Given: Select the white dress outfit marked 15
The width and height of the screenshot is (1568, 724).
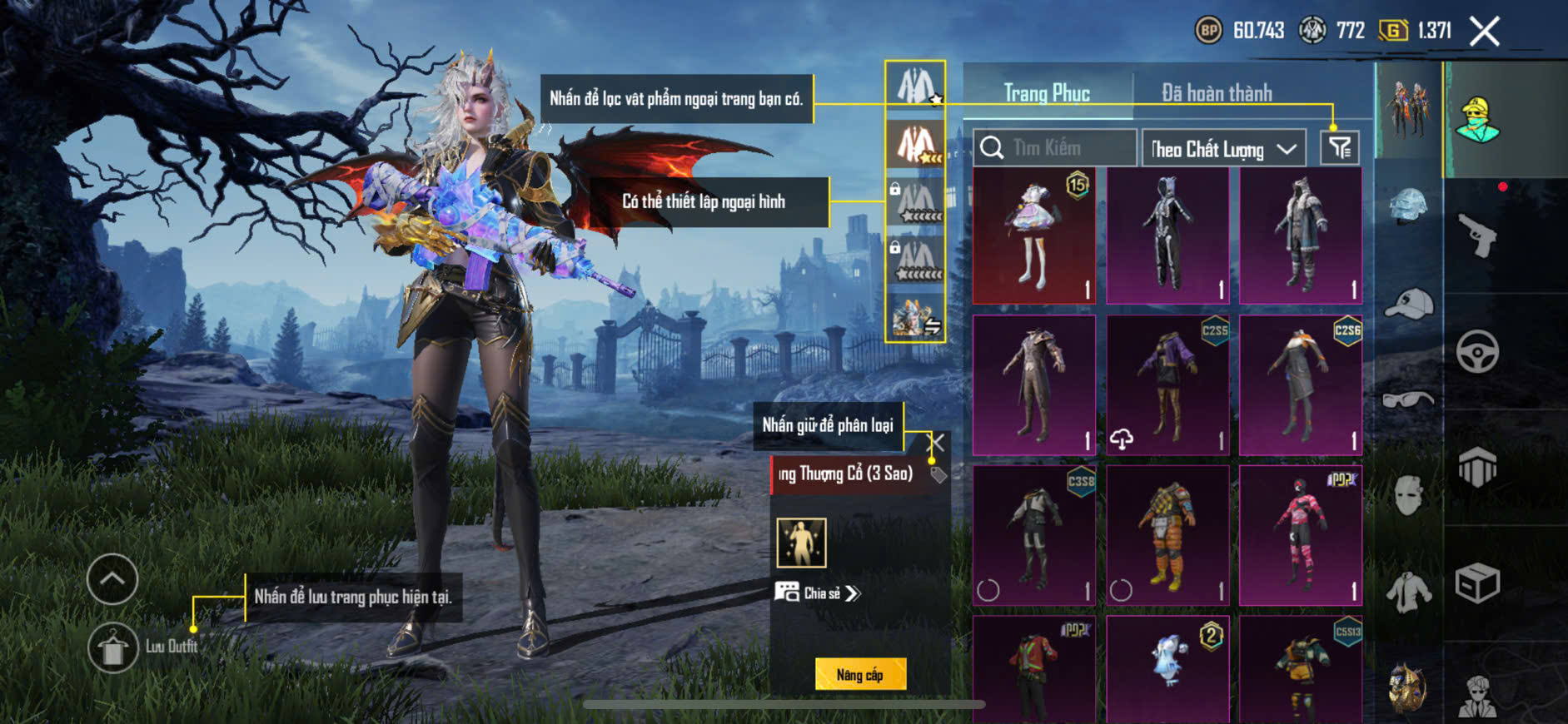Looking at the screenshot, I should point(1034,236).
